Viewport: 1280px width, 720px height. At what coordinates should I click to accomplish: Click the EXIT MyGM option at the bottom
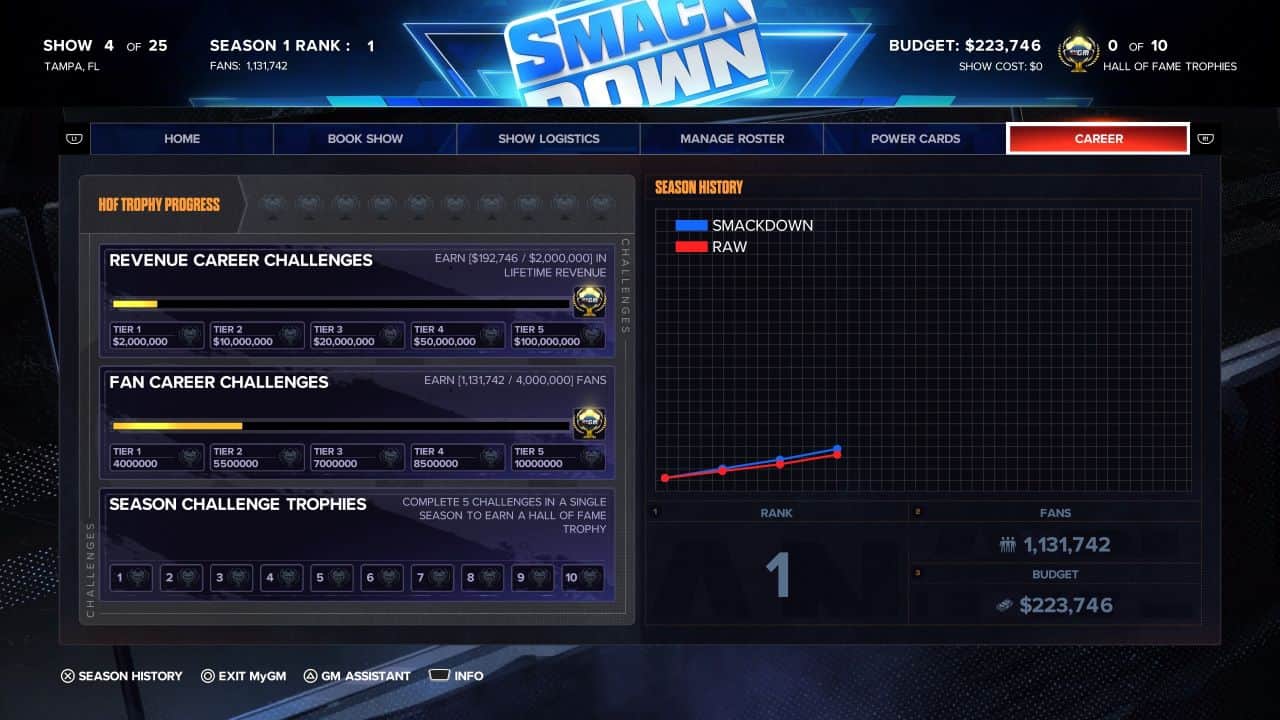[x=244, y=676]
